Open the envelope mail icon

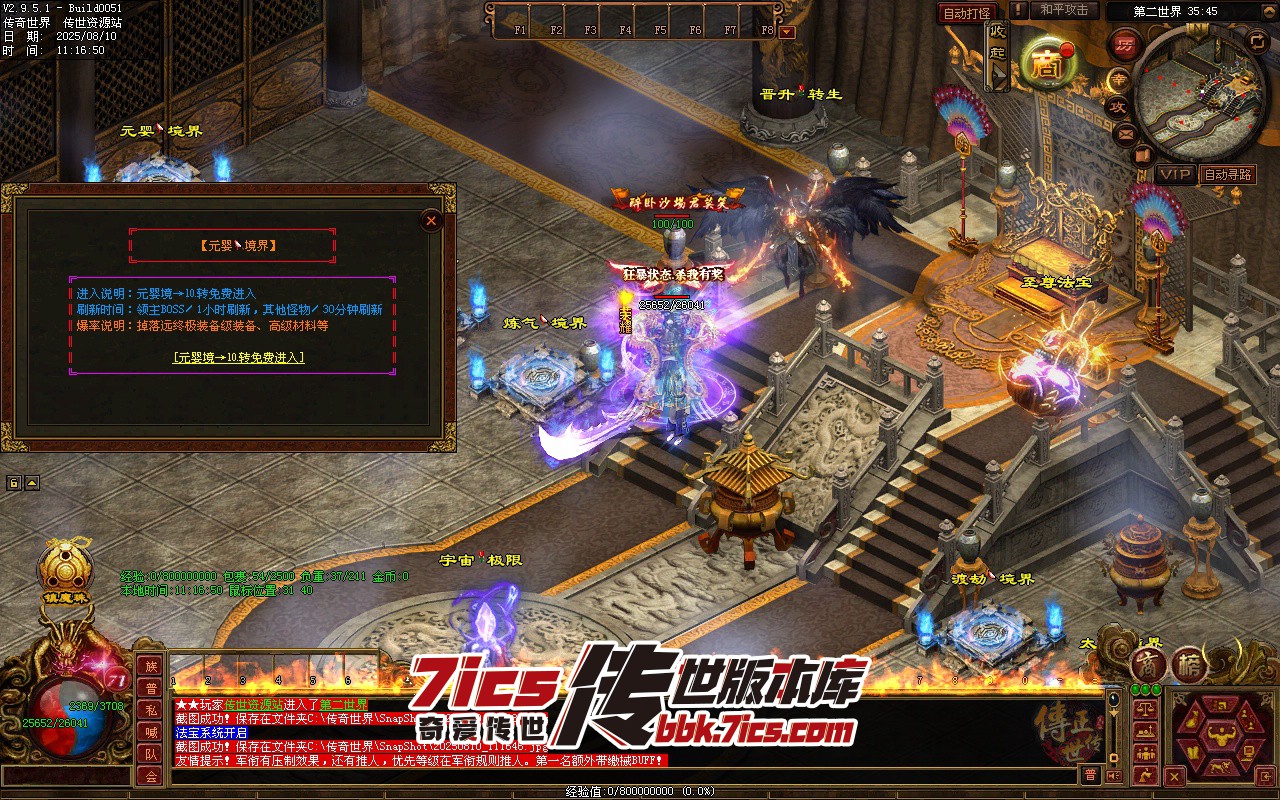pyautogui.click(x=1125, y=132)
